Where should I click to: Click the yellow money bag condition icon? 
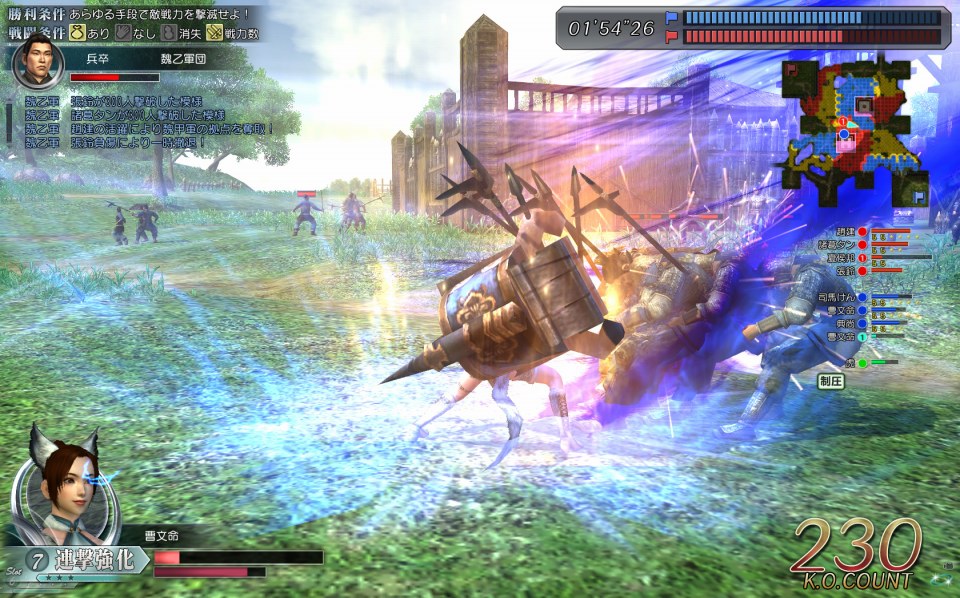(76, 32)
